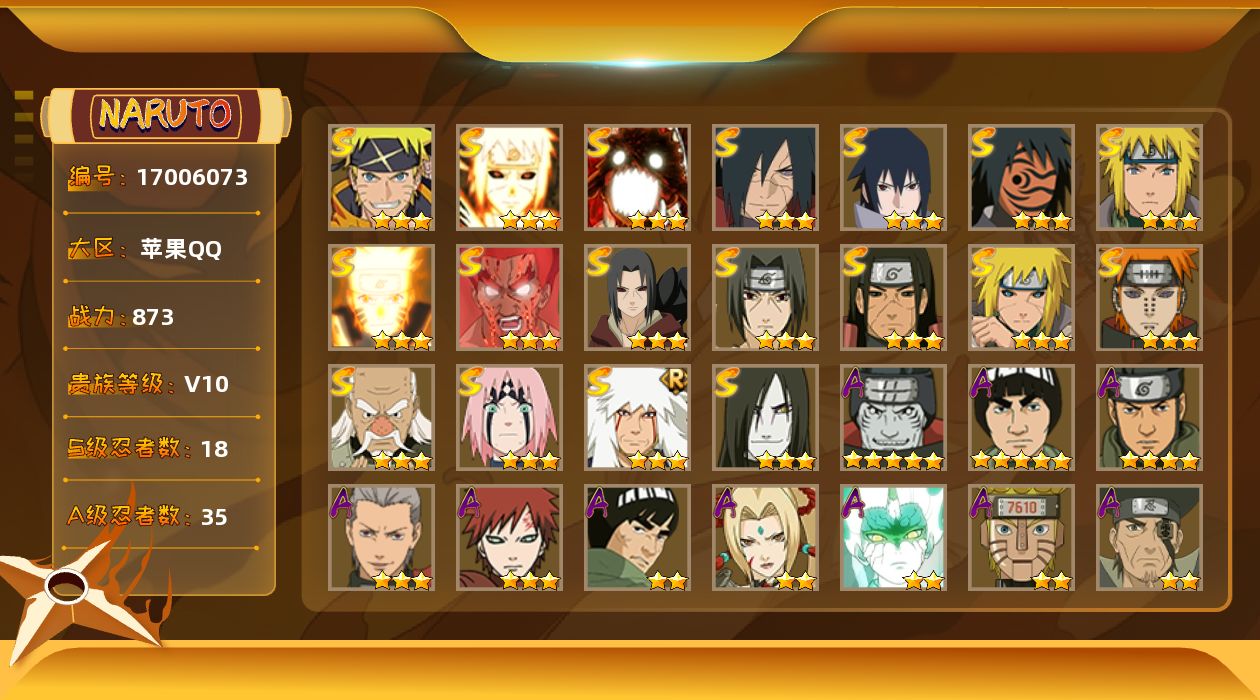Pick the green-white glowing creature tile
Viewport: 1260px width, 700px height.
point(893,537)
